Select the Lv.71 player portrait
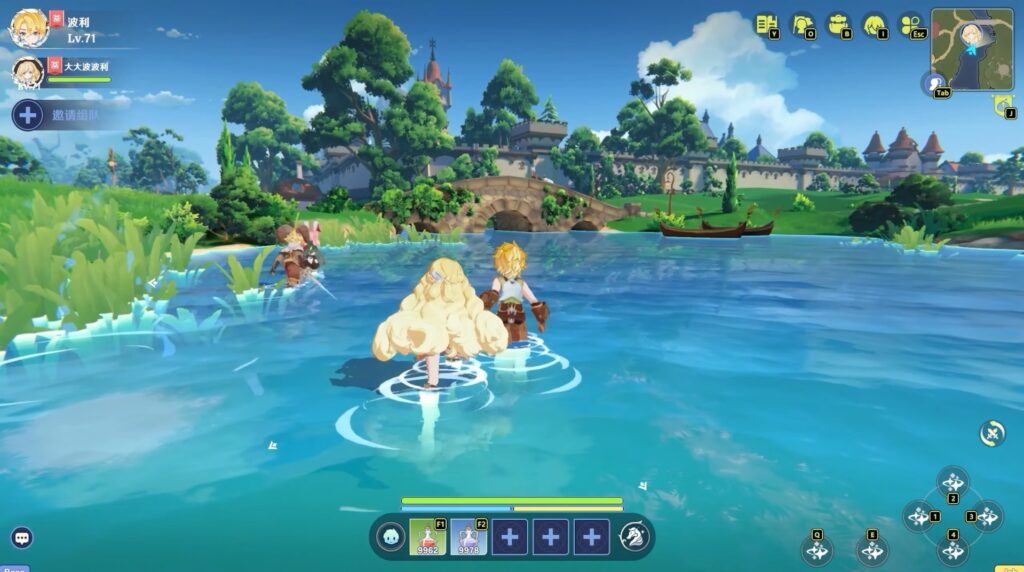 coord(29,27)
